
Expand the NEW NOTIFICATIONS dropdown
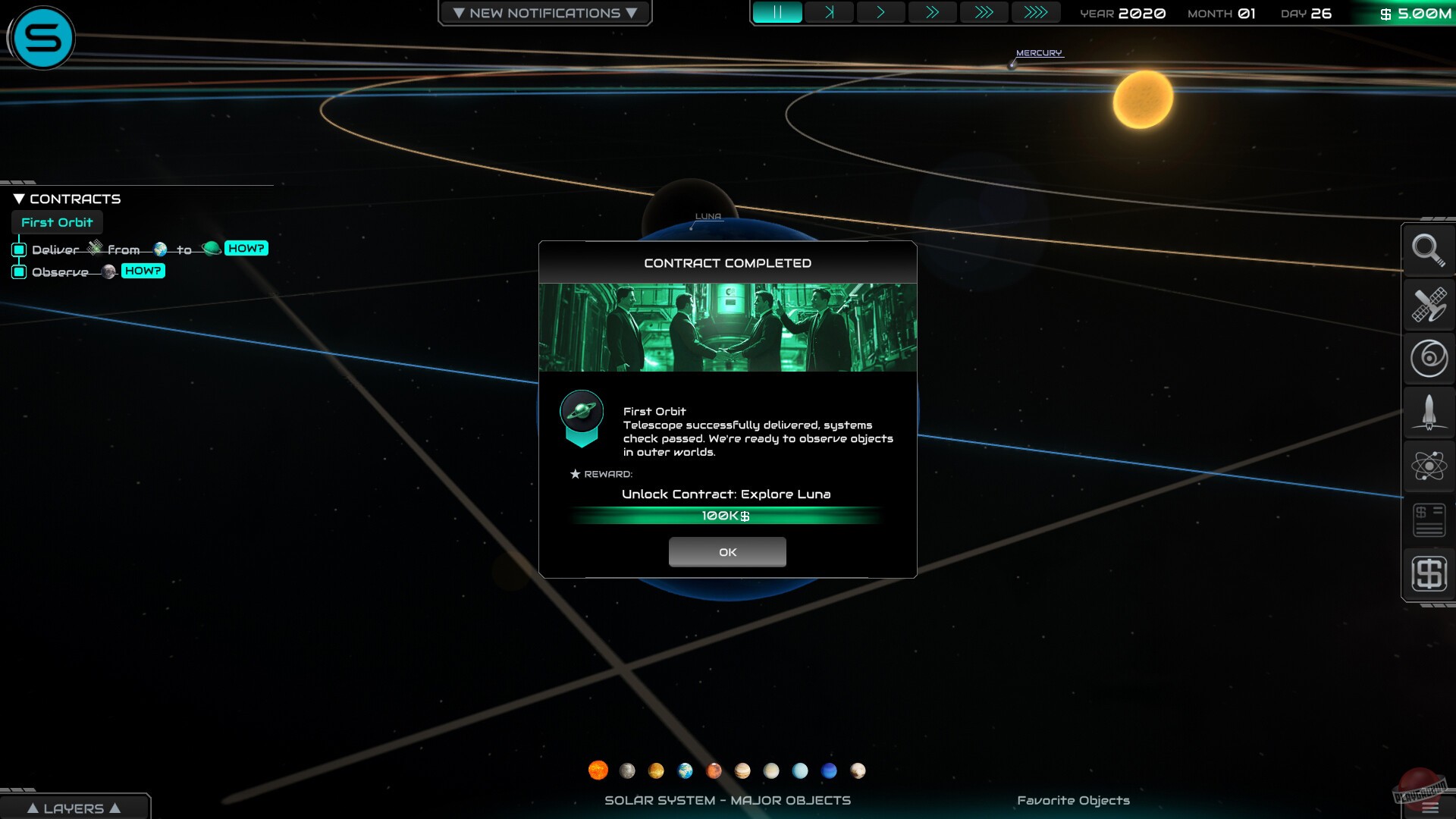[544, 12]
